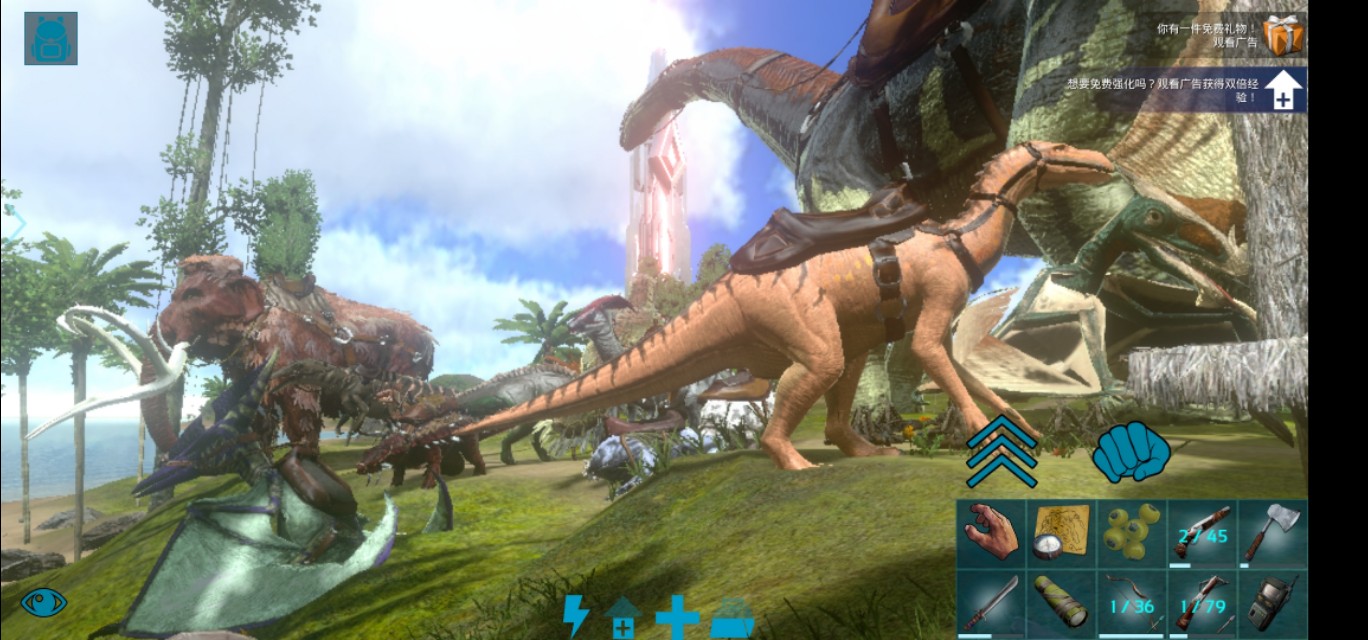Equip the rifle showing 2/45 ammo
This screenshot has width=1368, height=640.
tap(1201, 533)
